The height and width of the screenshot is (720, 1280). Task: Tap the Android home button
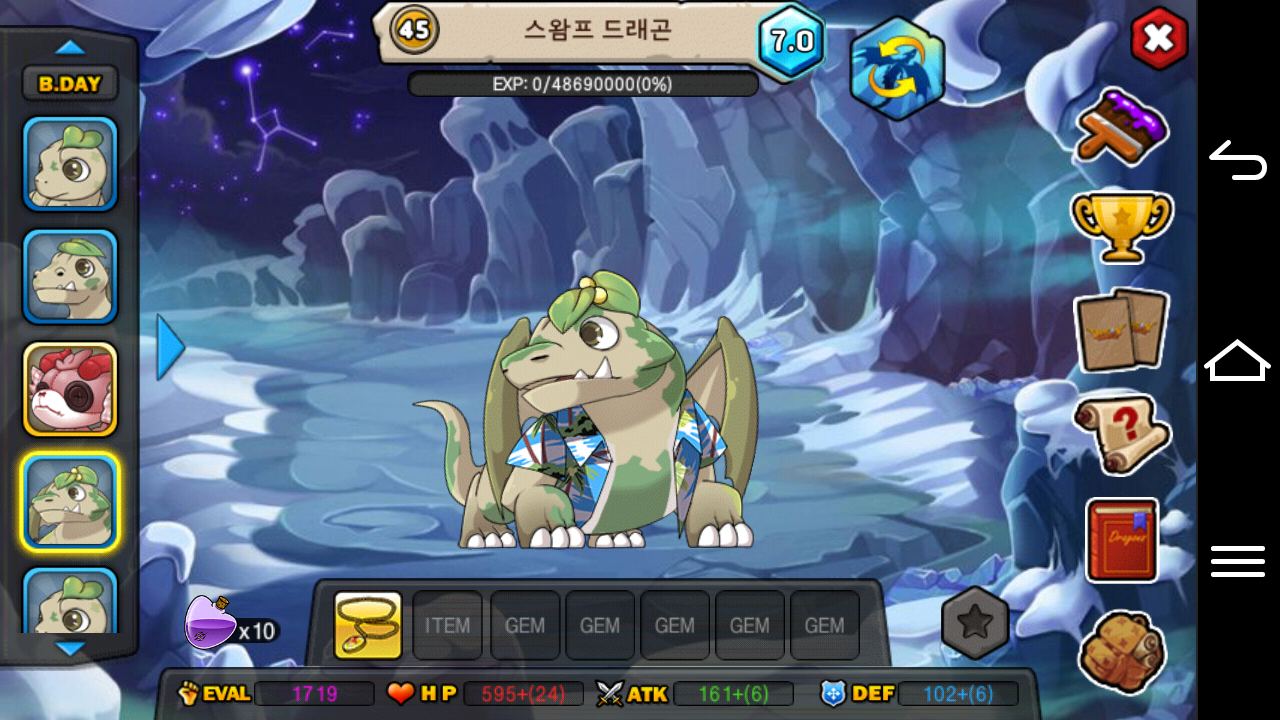click(x=1238, y=361)
